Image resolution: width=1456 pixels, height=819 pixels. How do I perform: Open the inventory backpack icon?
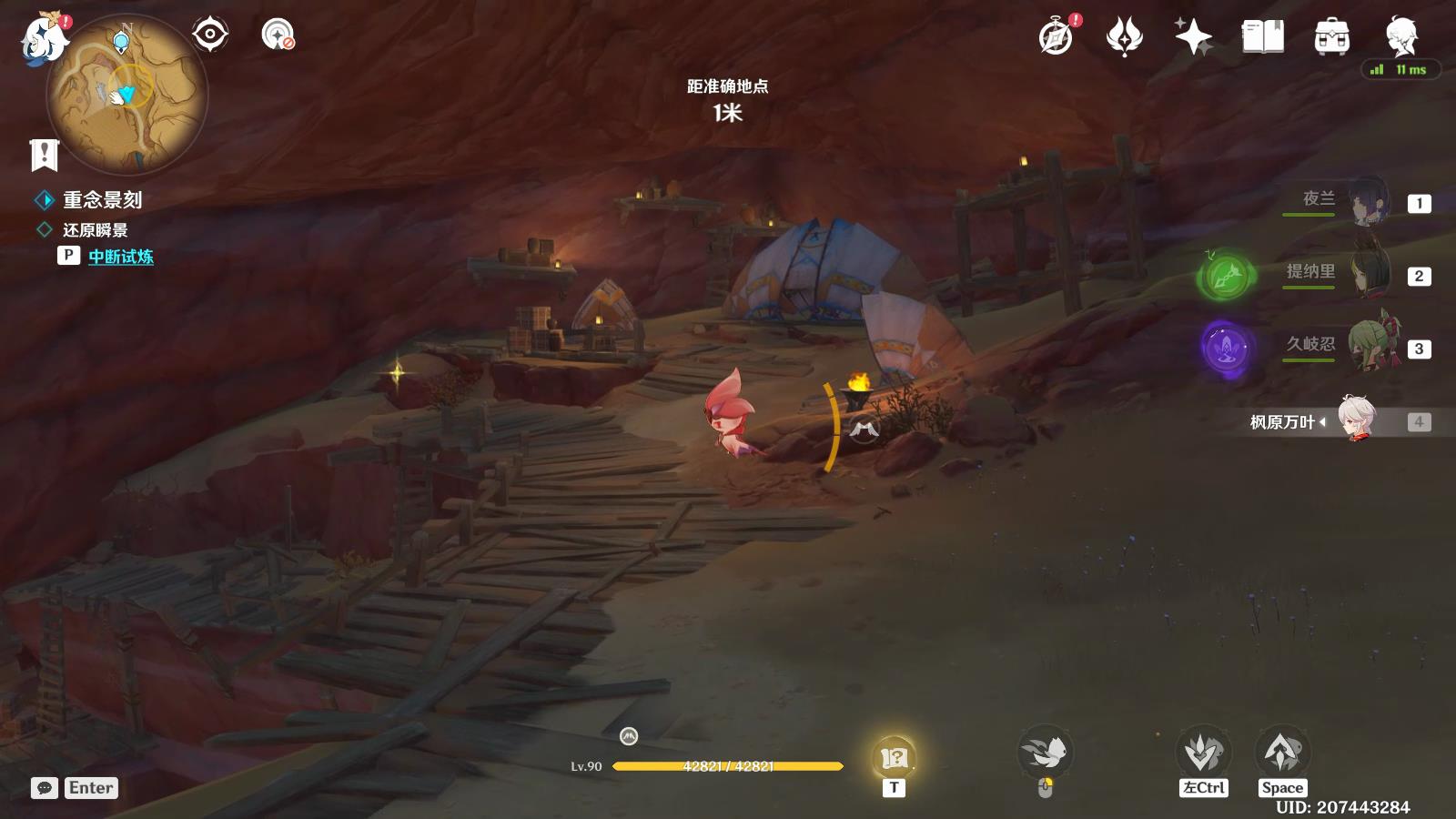1330,37
